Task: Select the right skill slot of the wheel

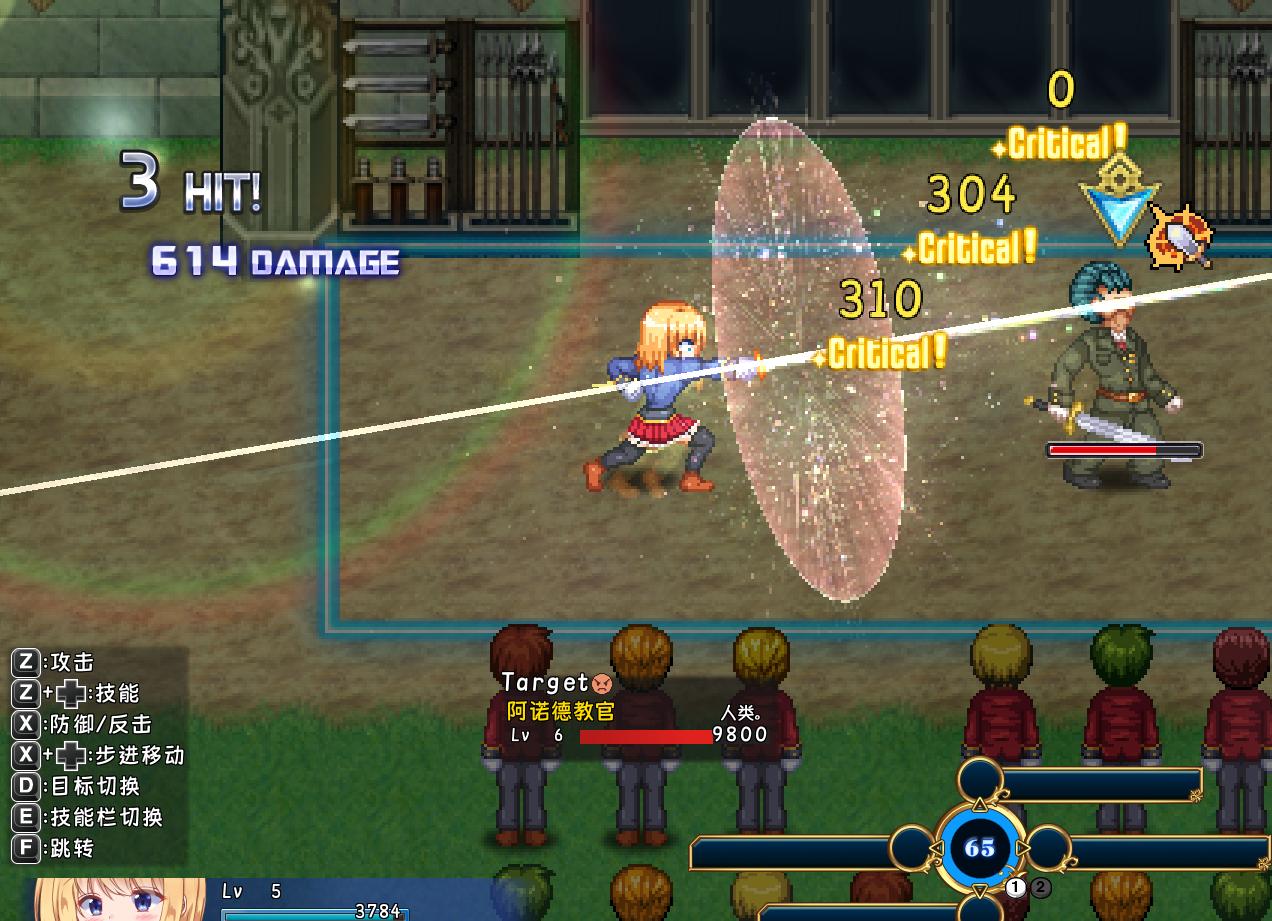Action: (x=1049, y=849)
